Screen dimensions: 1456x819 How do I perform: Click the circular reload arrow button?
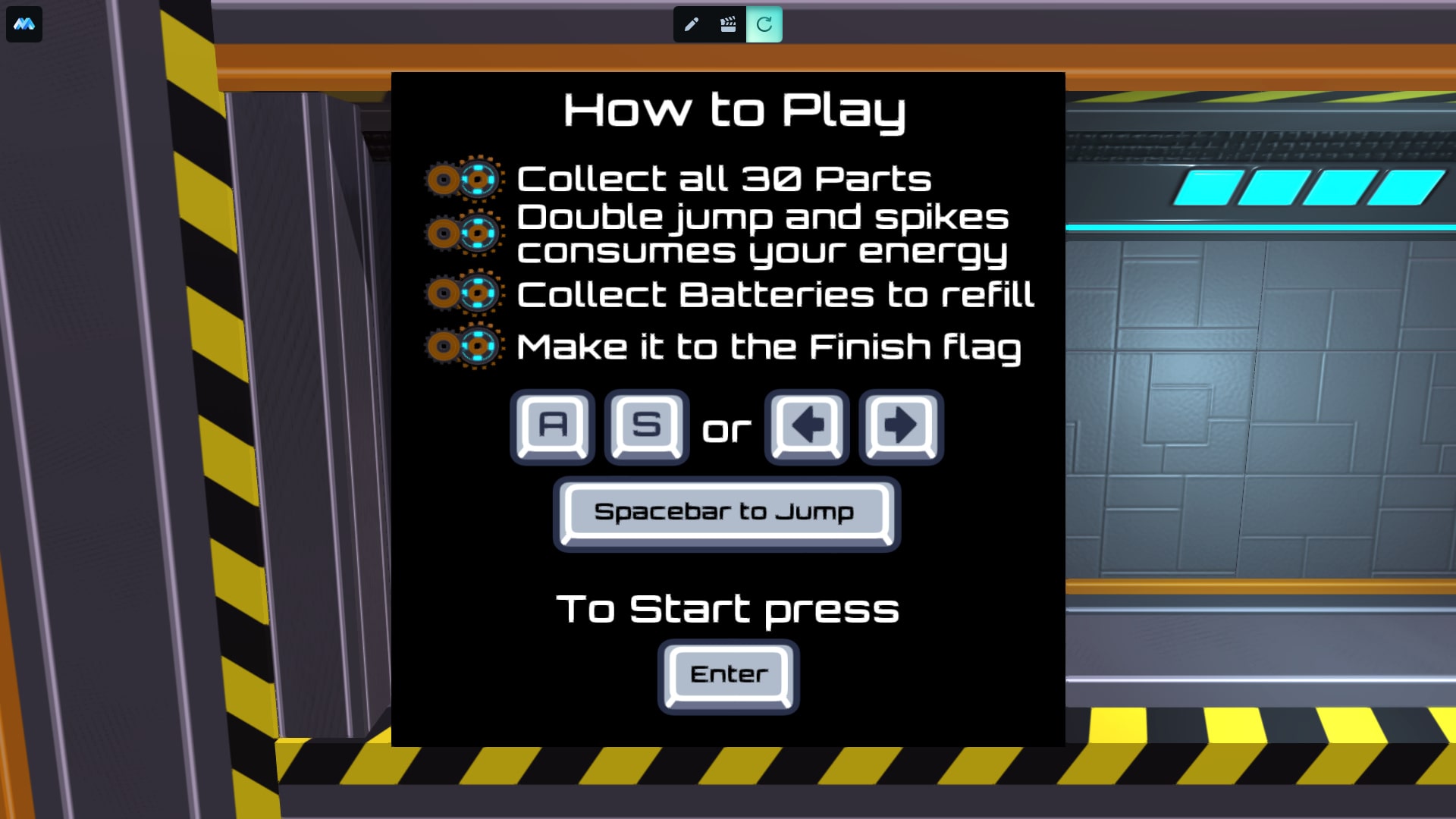pyautogui.click(x=764, y=24)
